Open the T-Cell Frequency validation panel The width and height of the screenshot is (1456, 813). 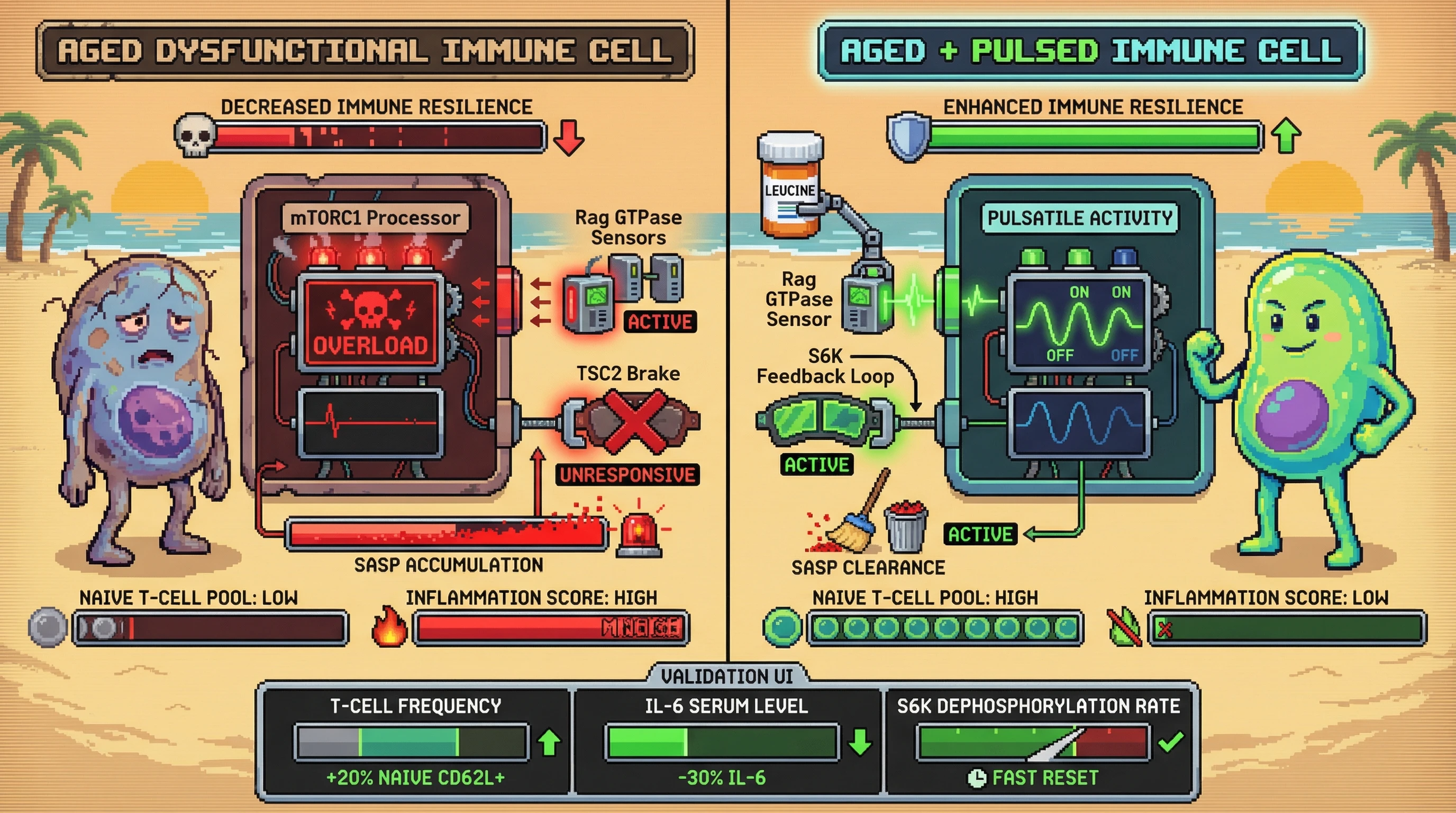(x=415, y=740)
